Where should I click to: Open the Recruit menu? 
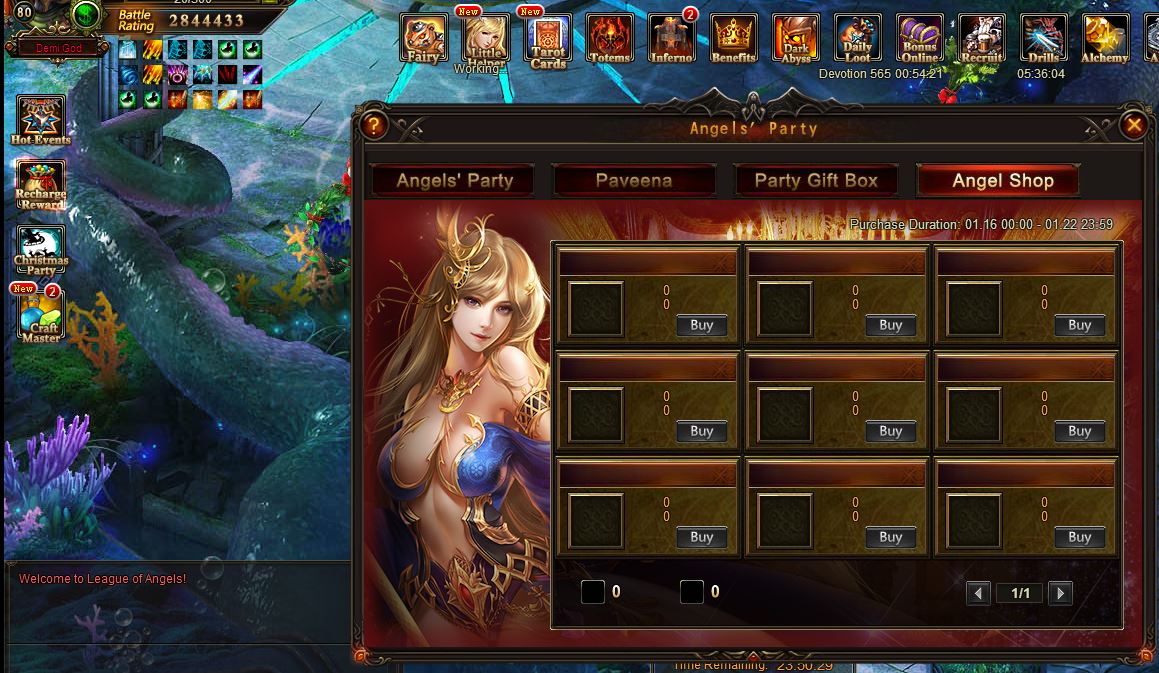[982, 39]
